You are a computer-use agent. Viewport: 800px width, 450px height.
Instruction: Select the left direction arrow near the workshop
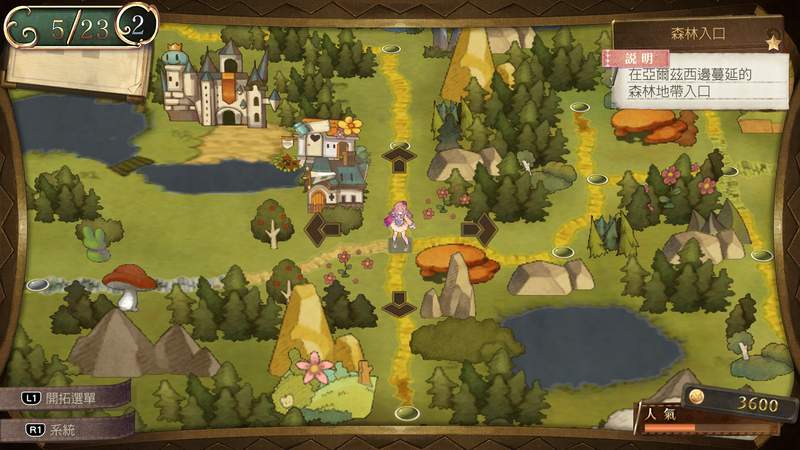pos(322,229)
